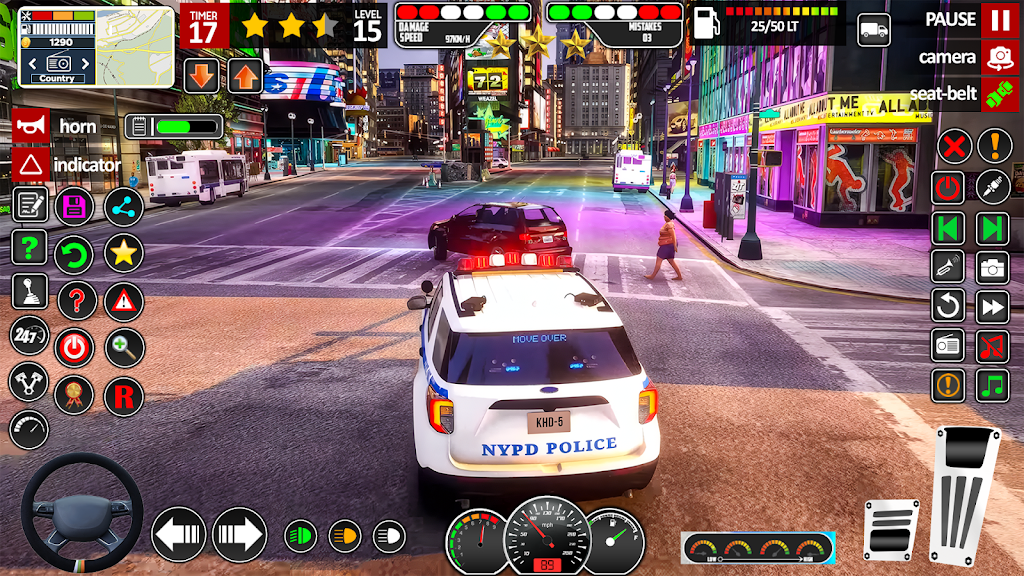Fasten the seat-belt button

999,95
